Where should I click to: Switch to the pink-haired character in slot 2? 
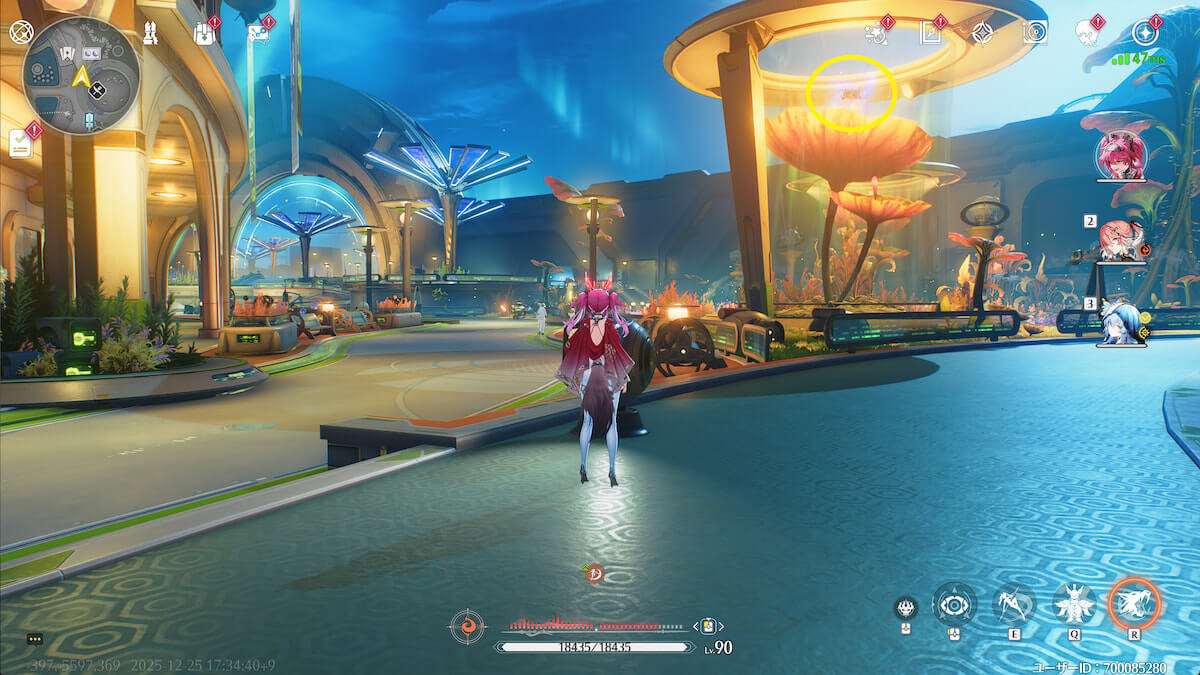(x=1121, y=239)
